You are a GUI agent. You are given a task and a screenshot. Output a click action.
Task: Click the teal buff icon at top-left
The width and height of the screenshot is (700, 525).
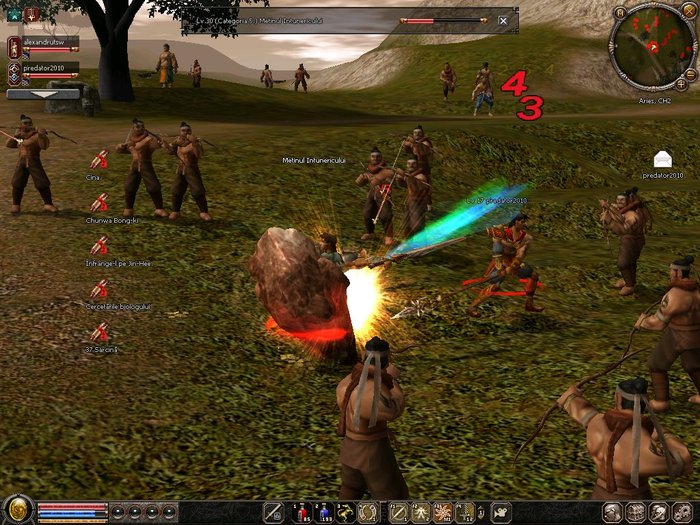pyautogui.click(x=14, y=14)
